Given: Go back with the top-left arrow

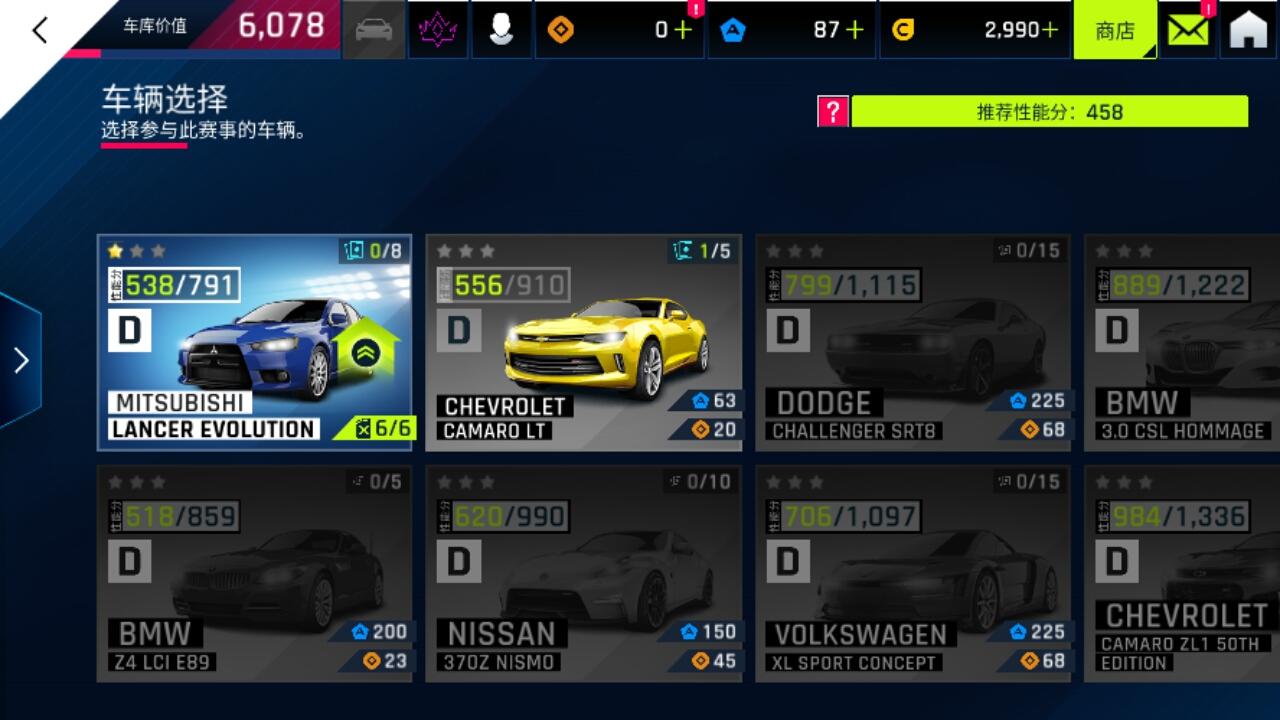Looking at the screenshot, I should 40,30.
